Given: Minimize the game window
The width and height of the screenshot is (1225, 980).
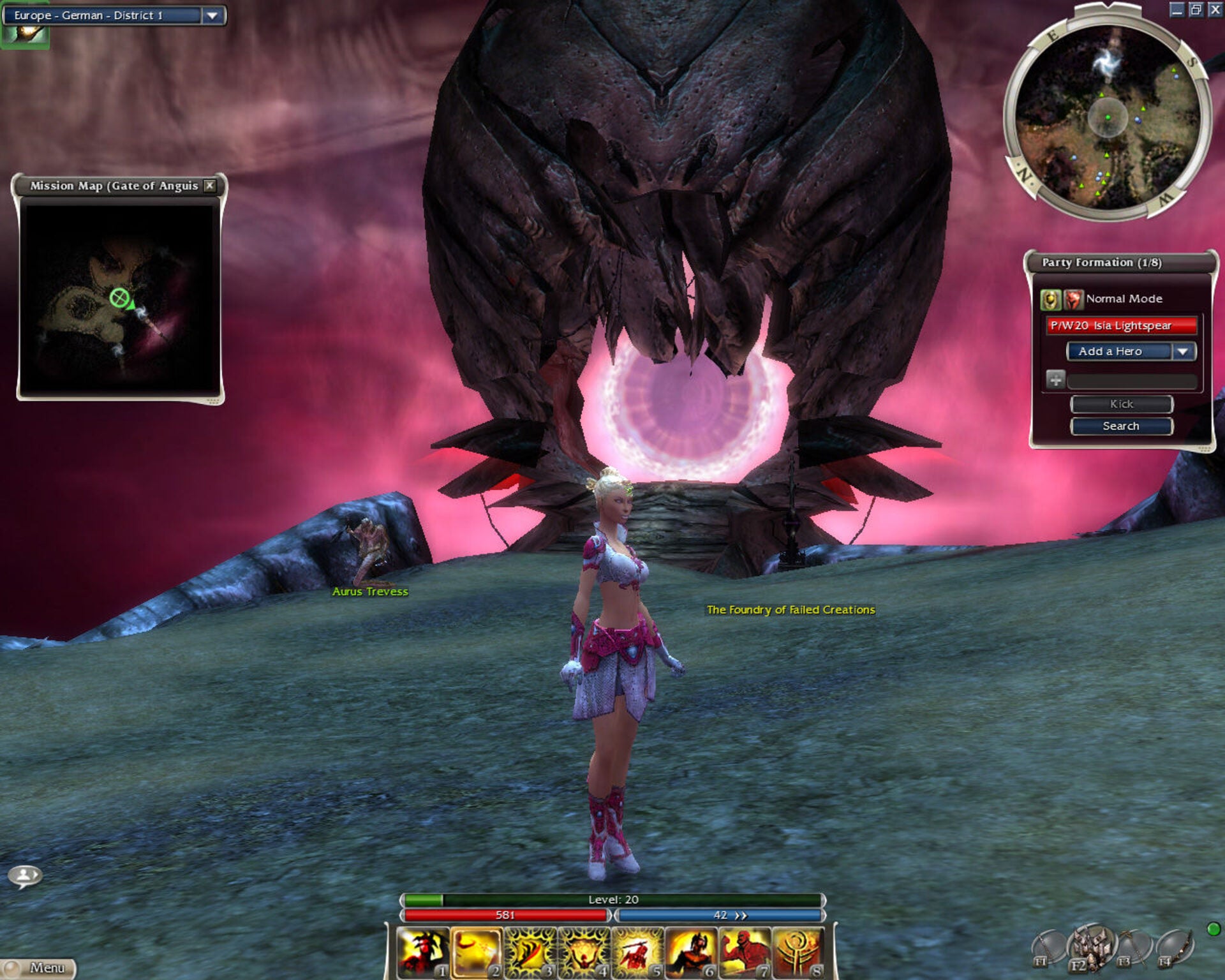Looking at the screenshot, I should click(1177, 10).
